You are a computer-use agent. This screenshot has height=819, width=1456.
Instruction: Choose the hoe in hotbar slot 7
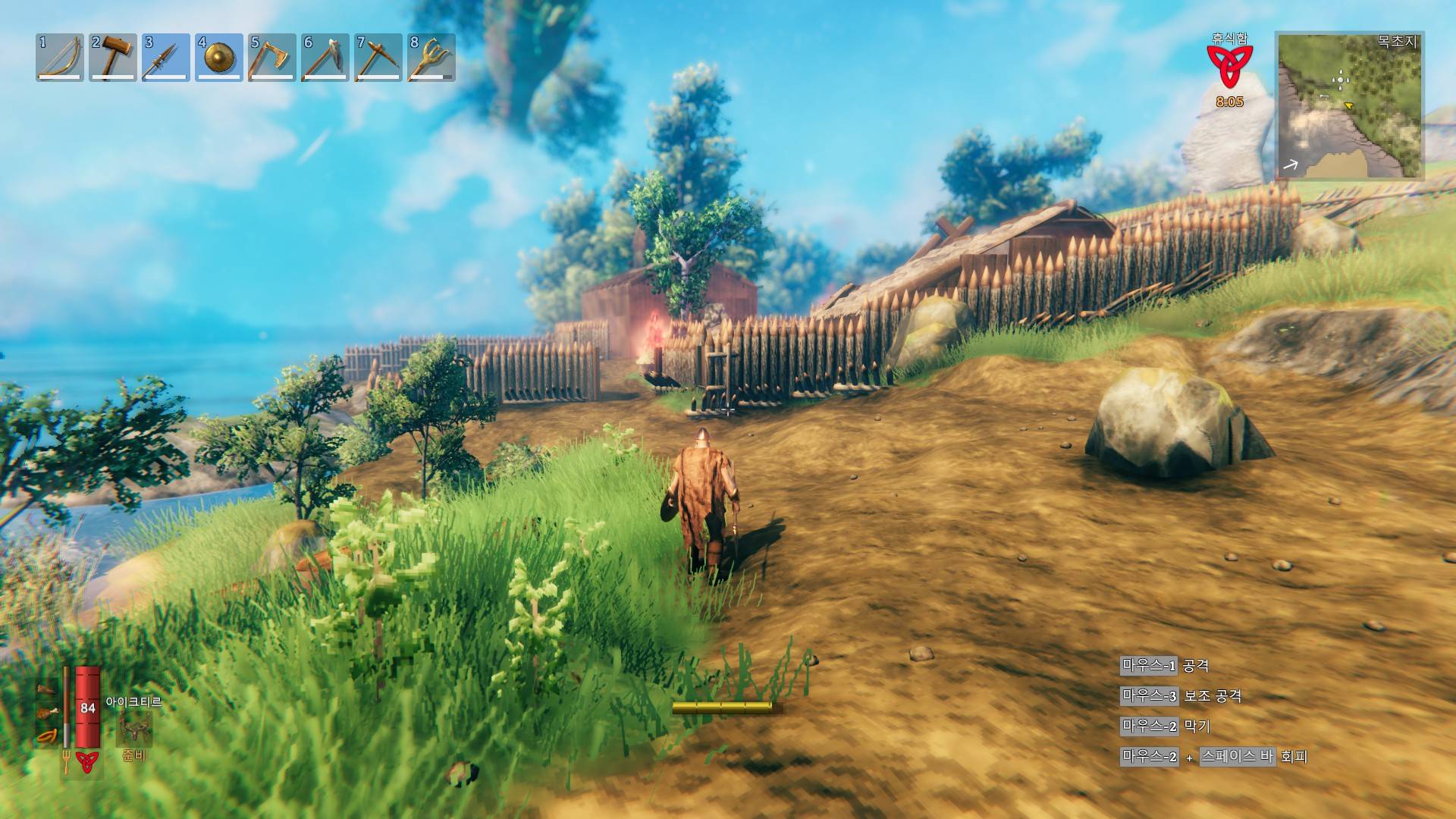point(378,57)
